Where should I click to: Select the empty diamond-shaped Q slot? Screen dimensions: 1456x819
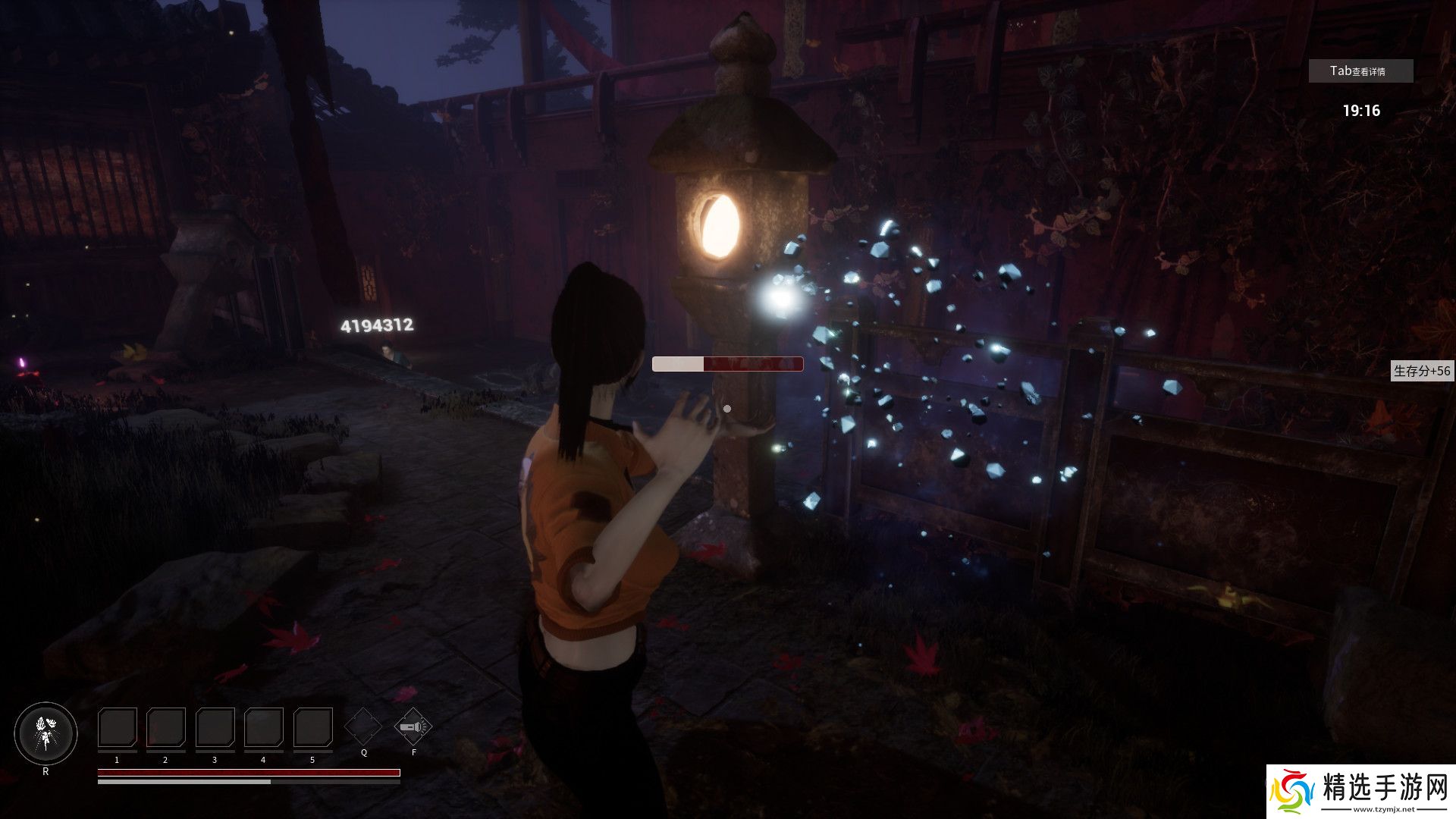(x=363, y=726)
